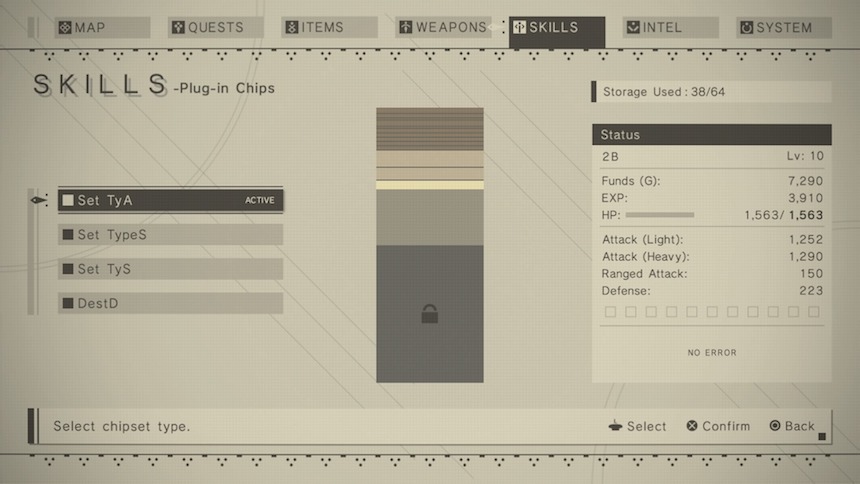Open the INTEL tab
The width and height of the screenshot is (860, 484).
tap(670, 28)
